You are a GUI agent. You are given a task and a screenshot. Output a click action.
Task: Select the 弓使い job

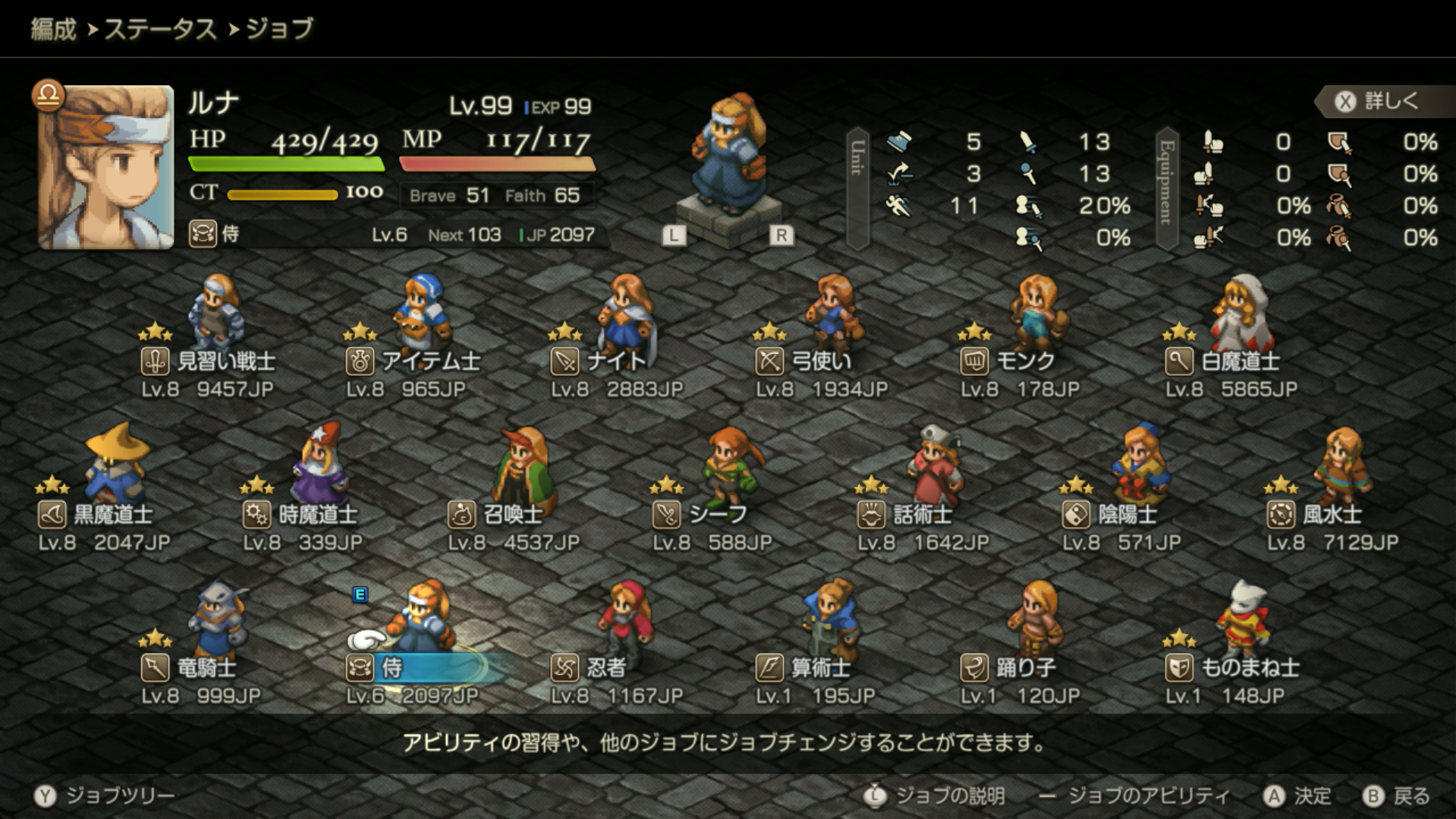click(x=821, y=361)
